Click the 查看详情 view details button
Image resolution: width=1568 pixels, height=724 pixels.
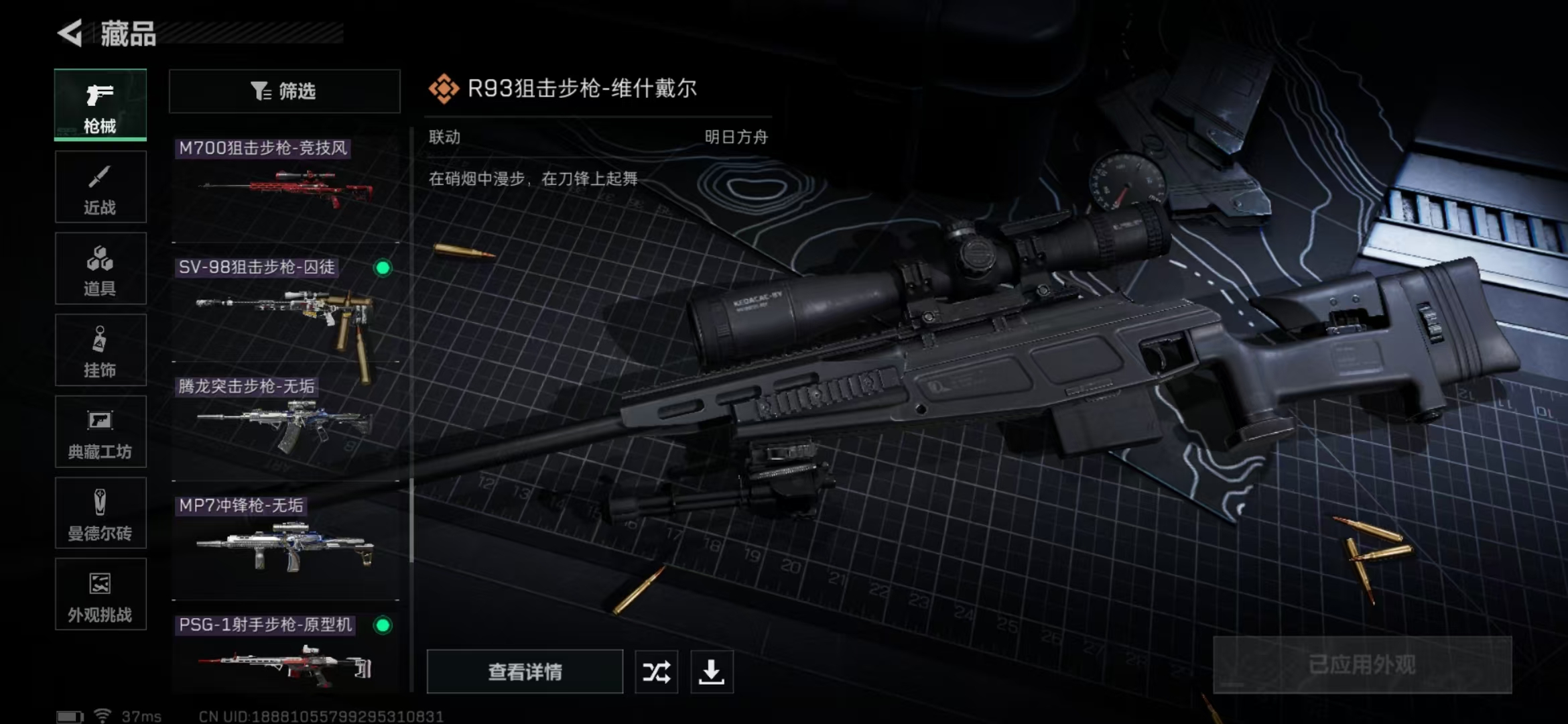(525, 672)
